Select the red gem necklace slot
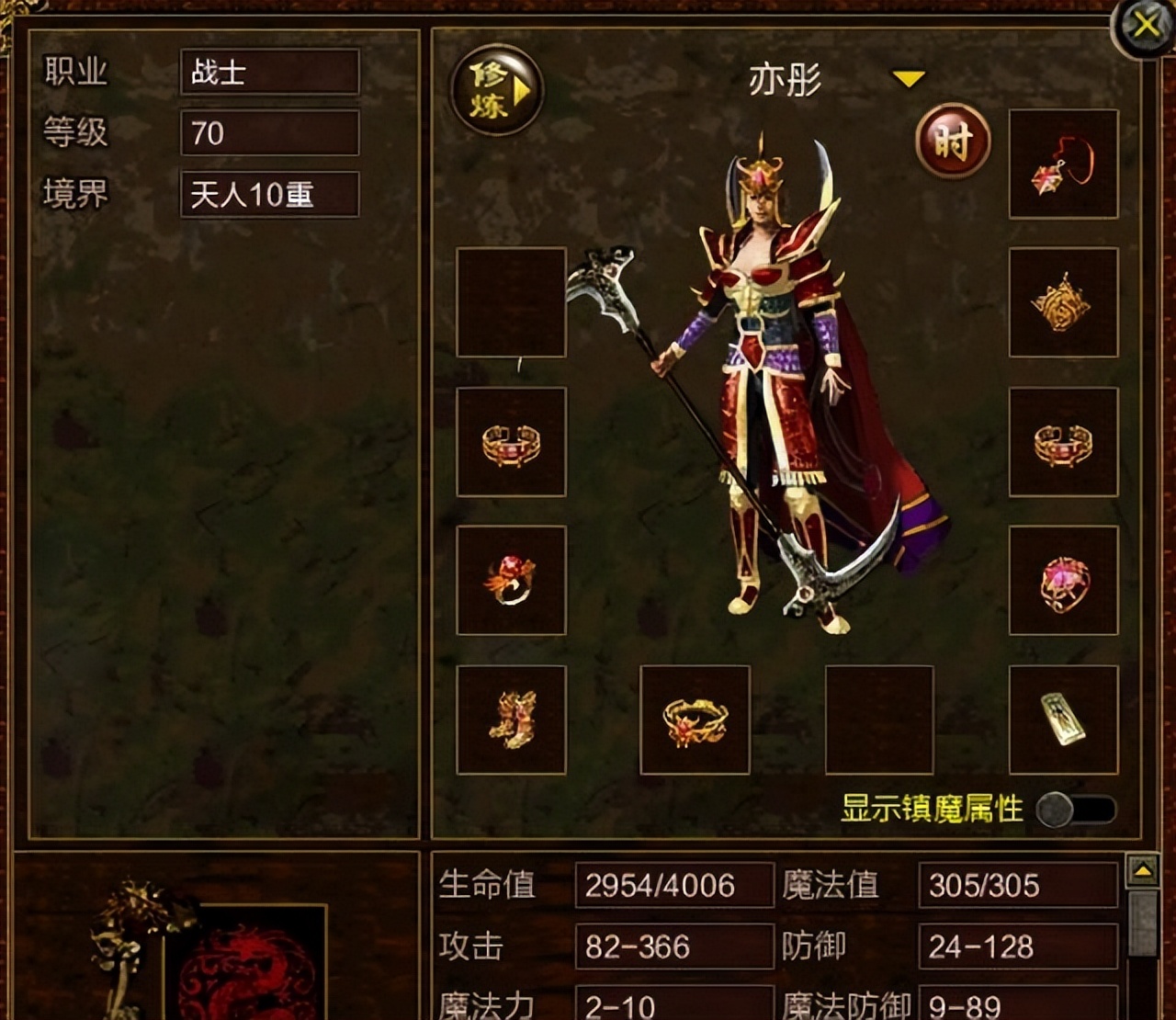The width and height of the screenshot is (1176, 1020). (x=1063, y=164)
